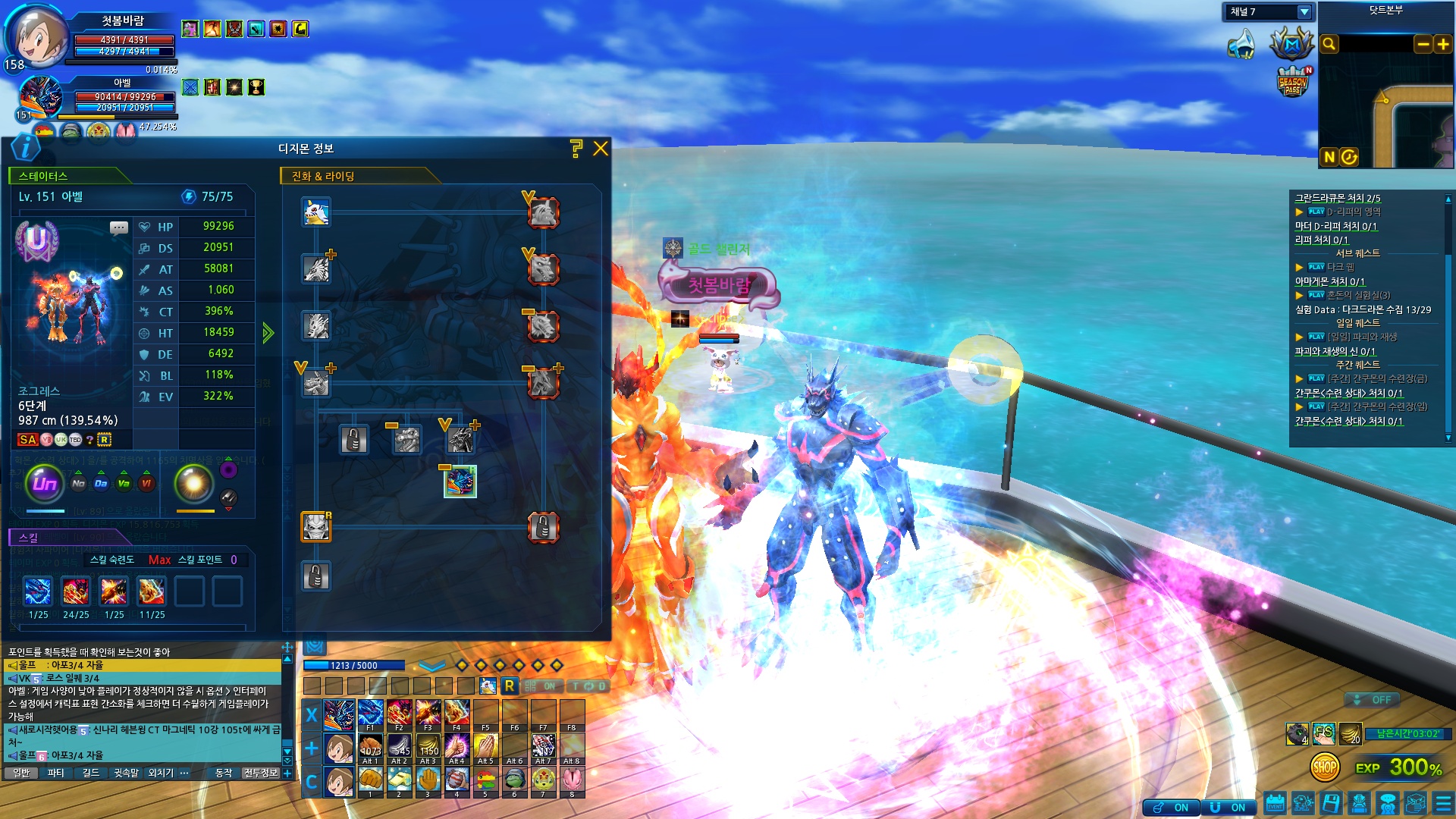Screen dimensions: 1456x819
Task: Toggle the magnet auto-loot ON button
Action: pos(1228,808)
